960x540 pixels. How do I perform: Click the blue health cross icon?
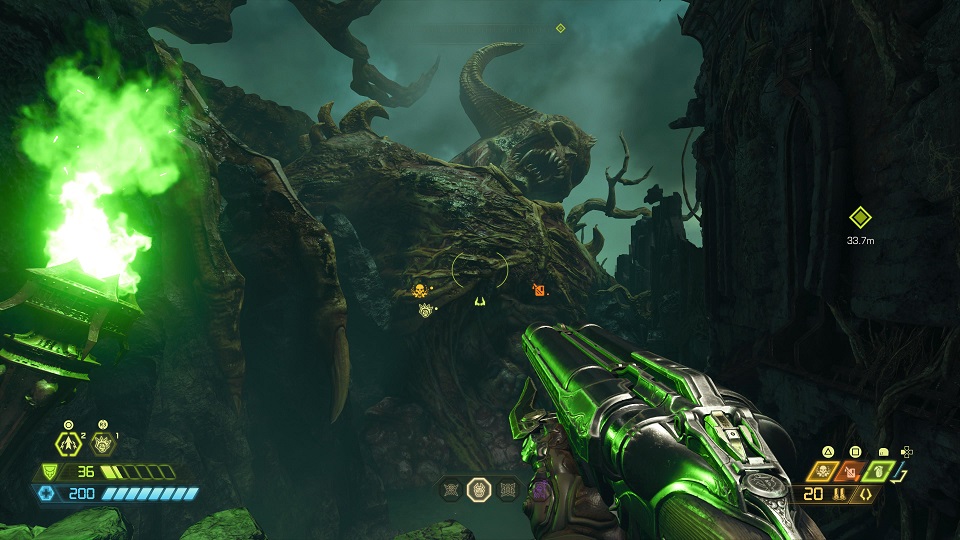48,493
